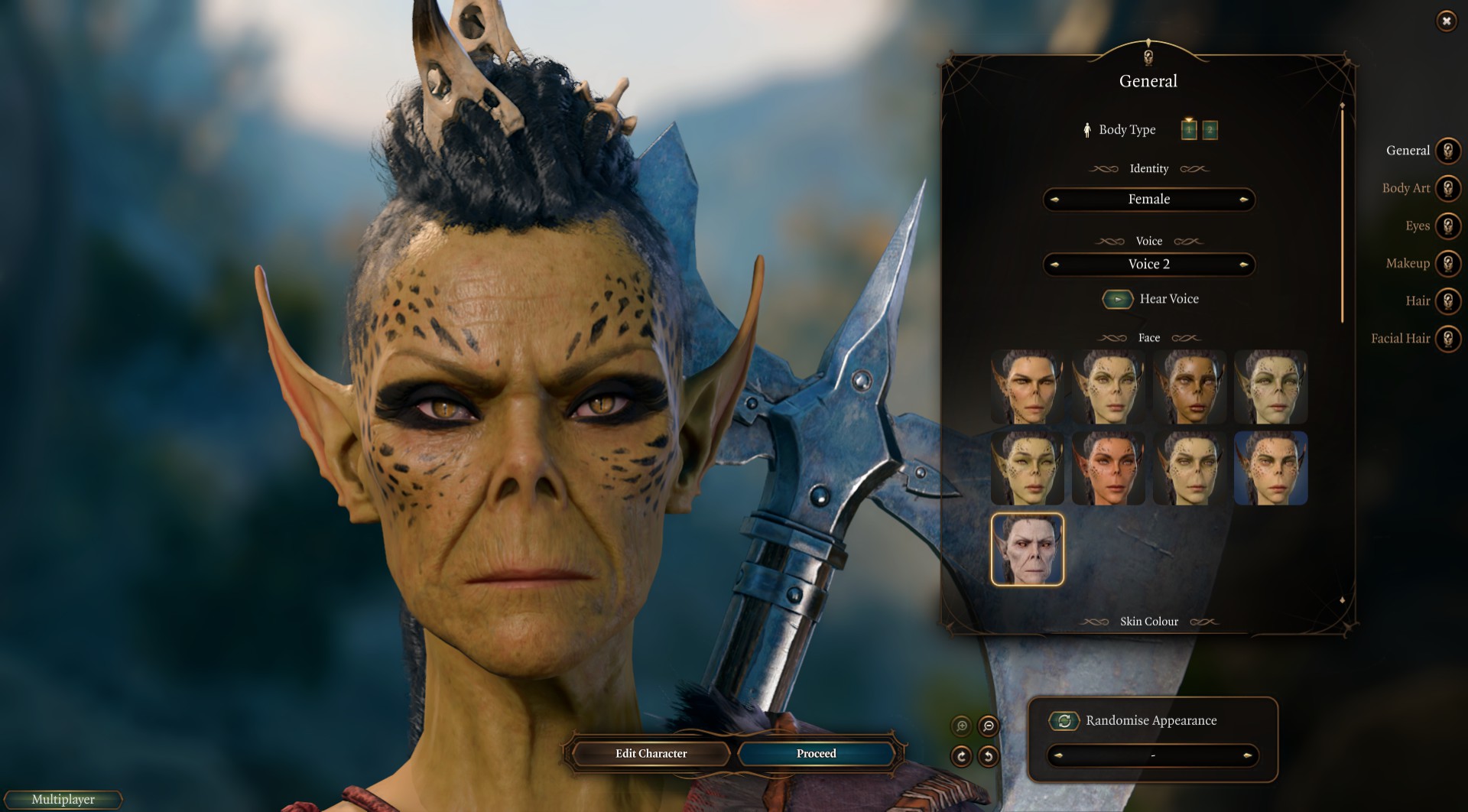The image size is (1468, 812).
Task: Zoom in on the character
Action: pos(961,726)
